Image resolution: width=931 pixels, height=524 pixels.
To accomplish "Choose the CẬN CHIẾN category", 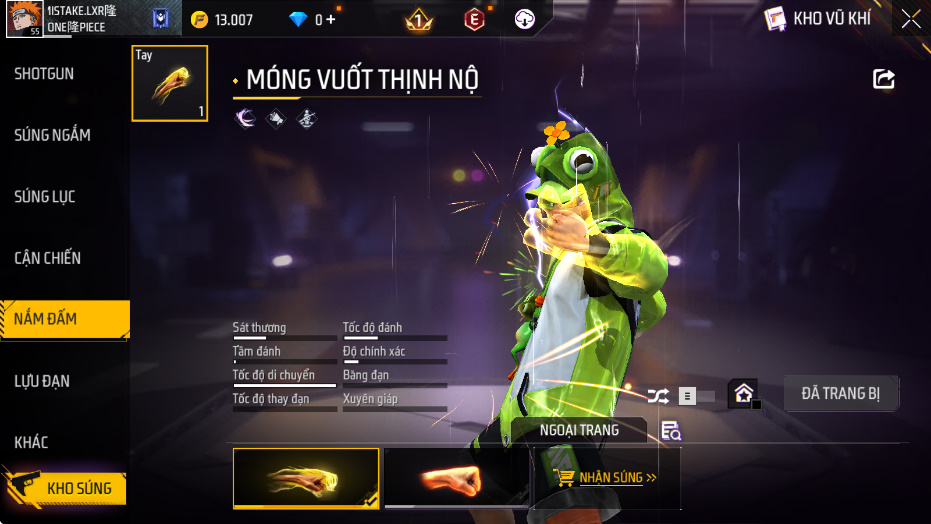I will tap(48, 258).
